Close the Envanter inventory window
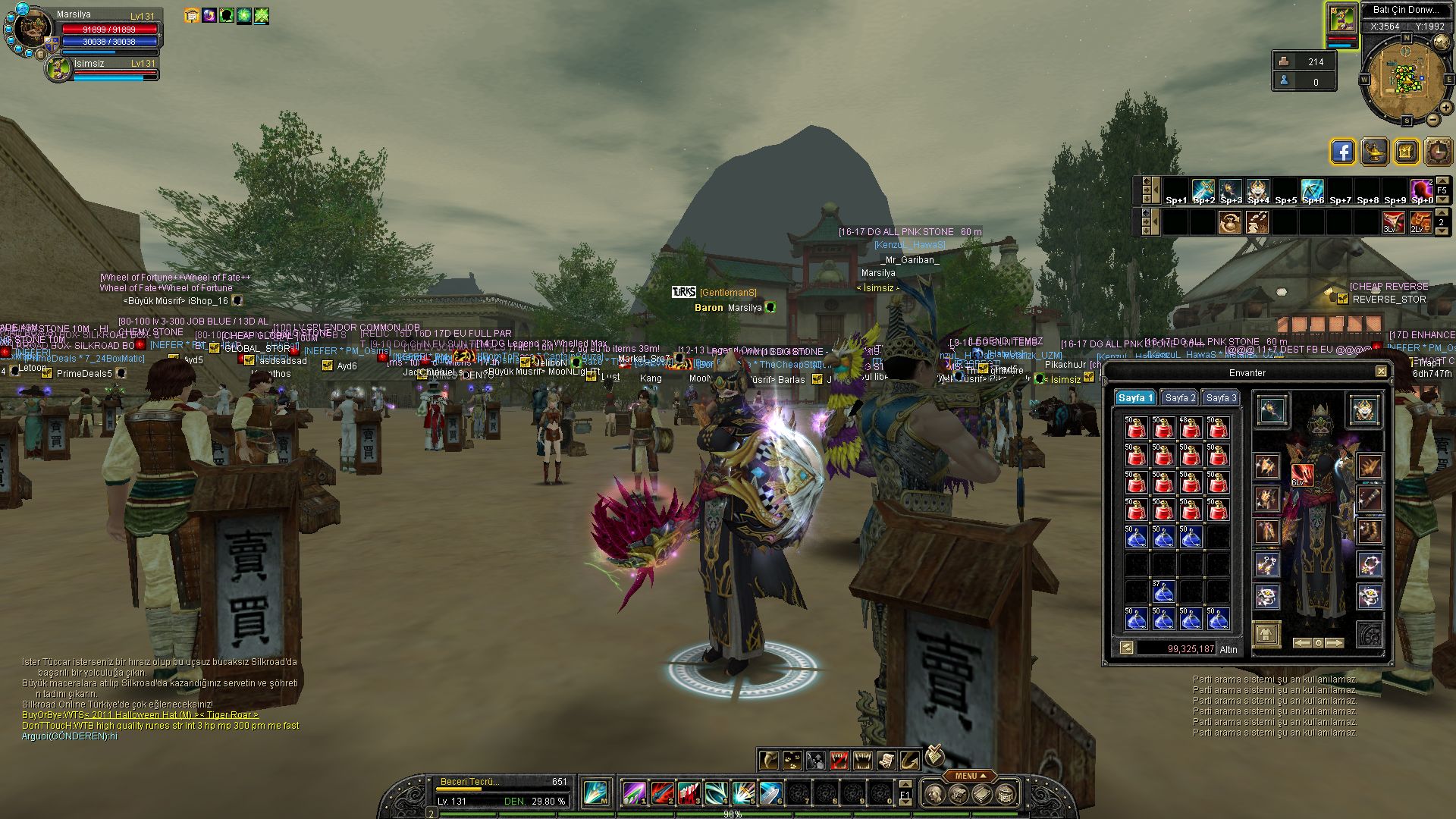The width and height of the screenshot is (1456, 819). coord(1381,372)
